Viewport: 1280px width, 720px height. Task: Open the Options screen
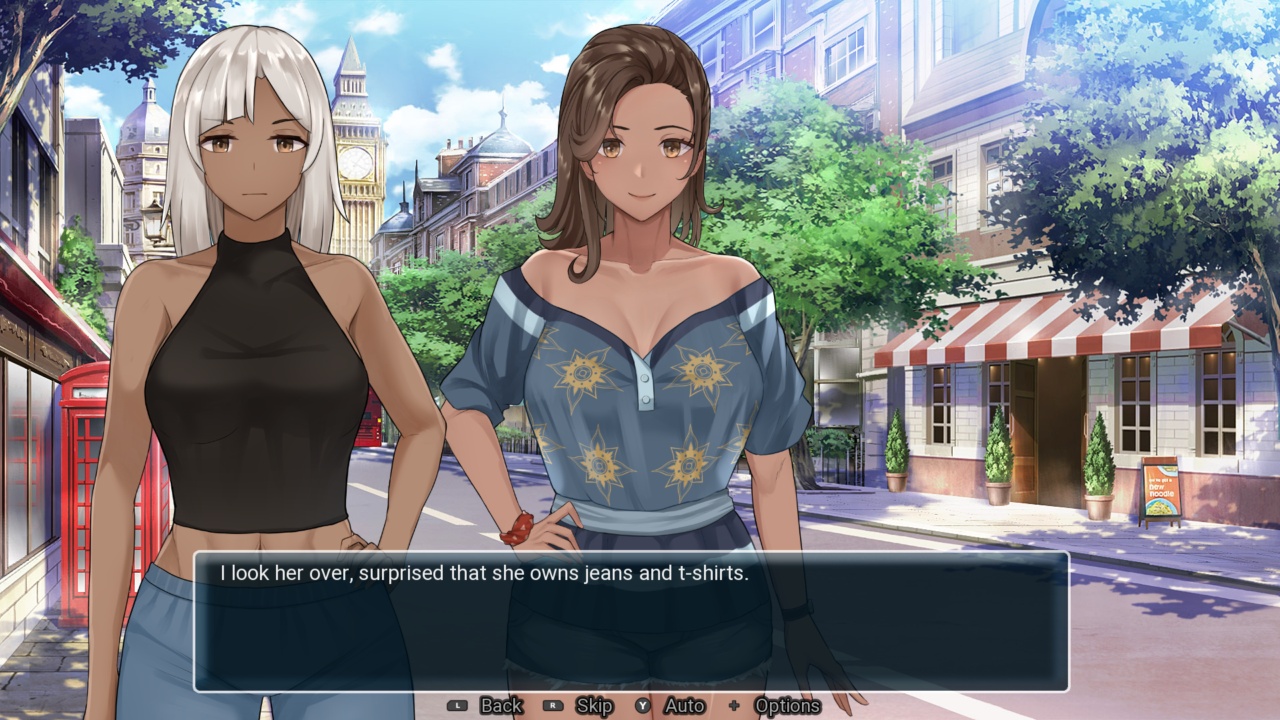(787, 705)
